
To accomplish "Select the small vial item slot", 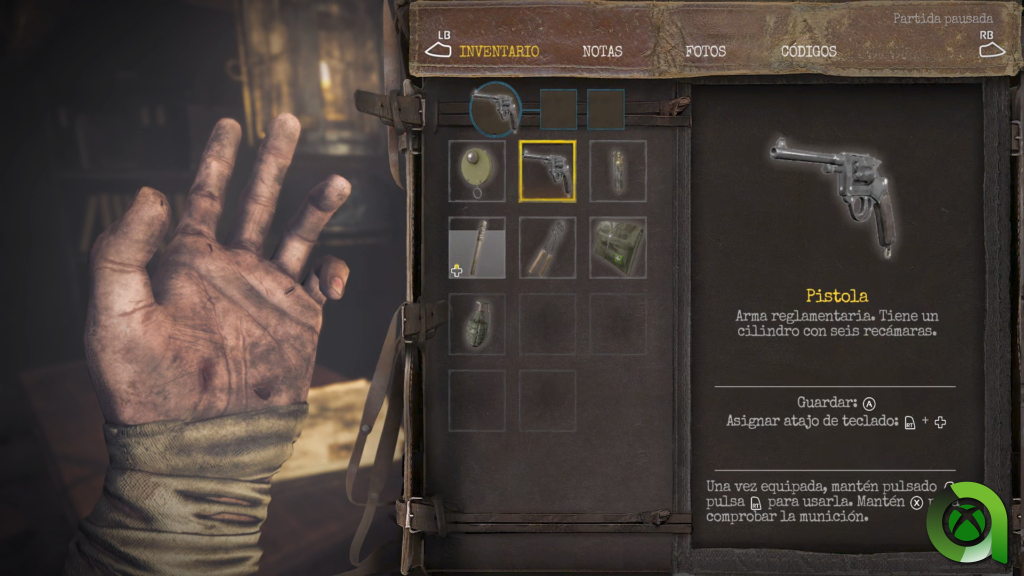I will coord(617,171).
